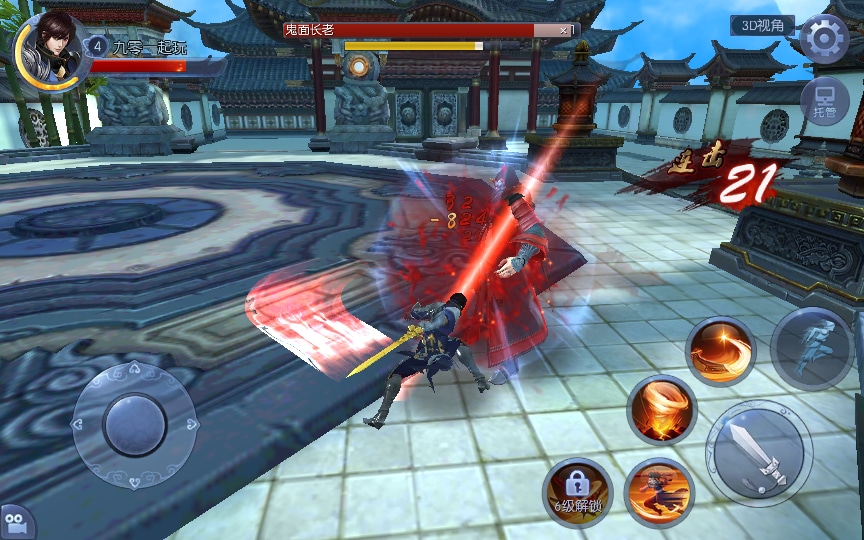
Task: Activate the fire tornado skill
Action: coord(661,409)
